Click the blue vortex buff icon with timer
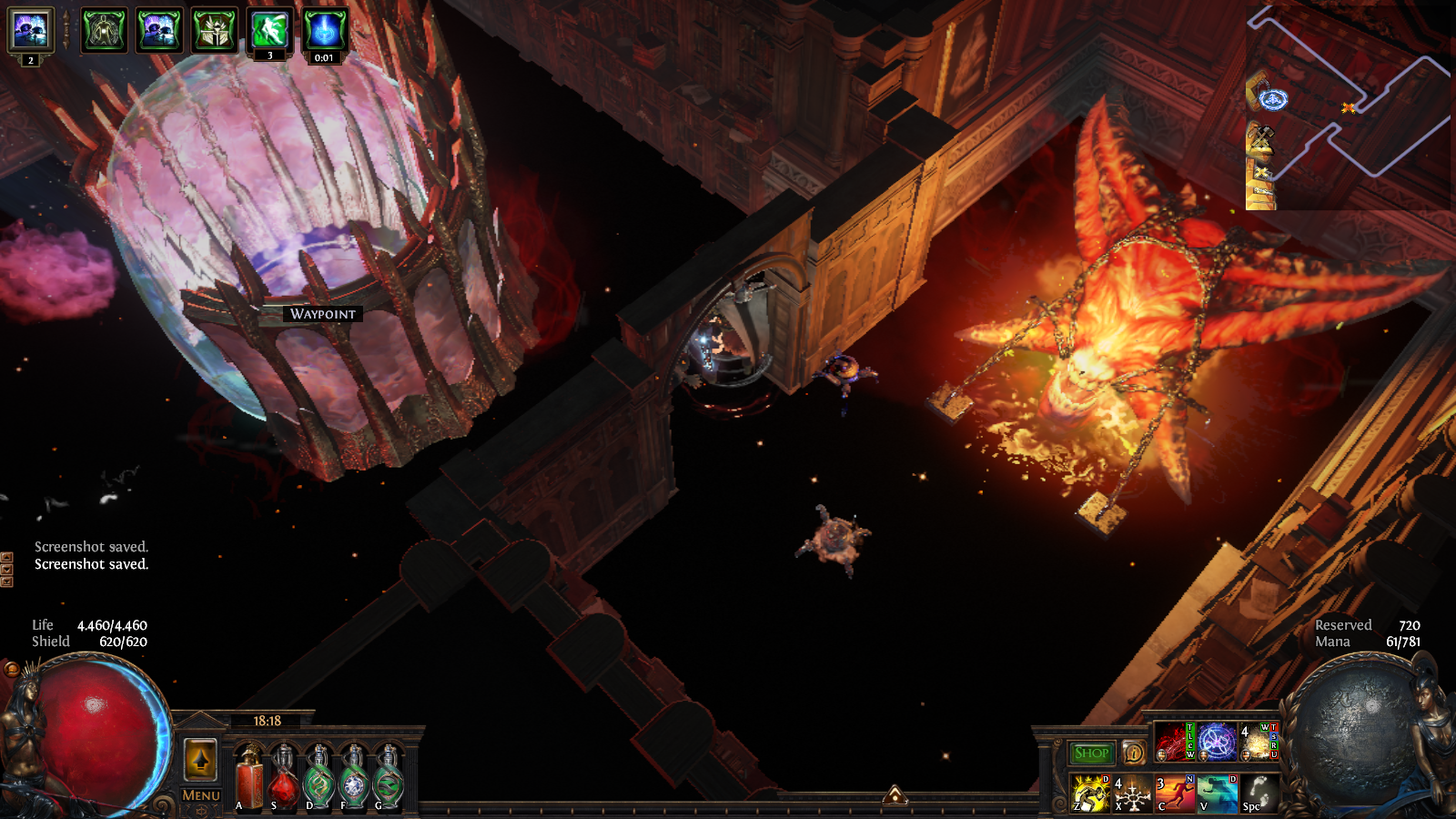1456x819 pixels. (324, 31)
